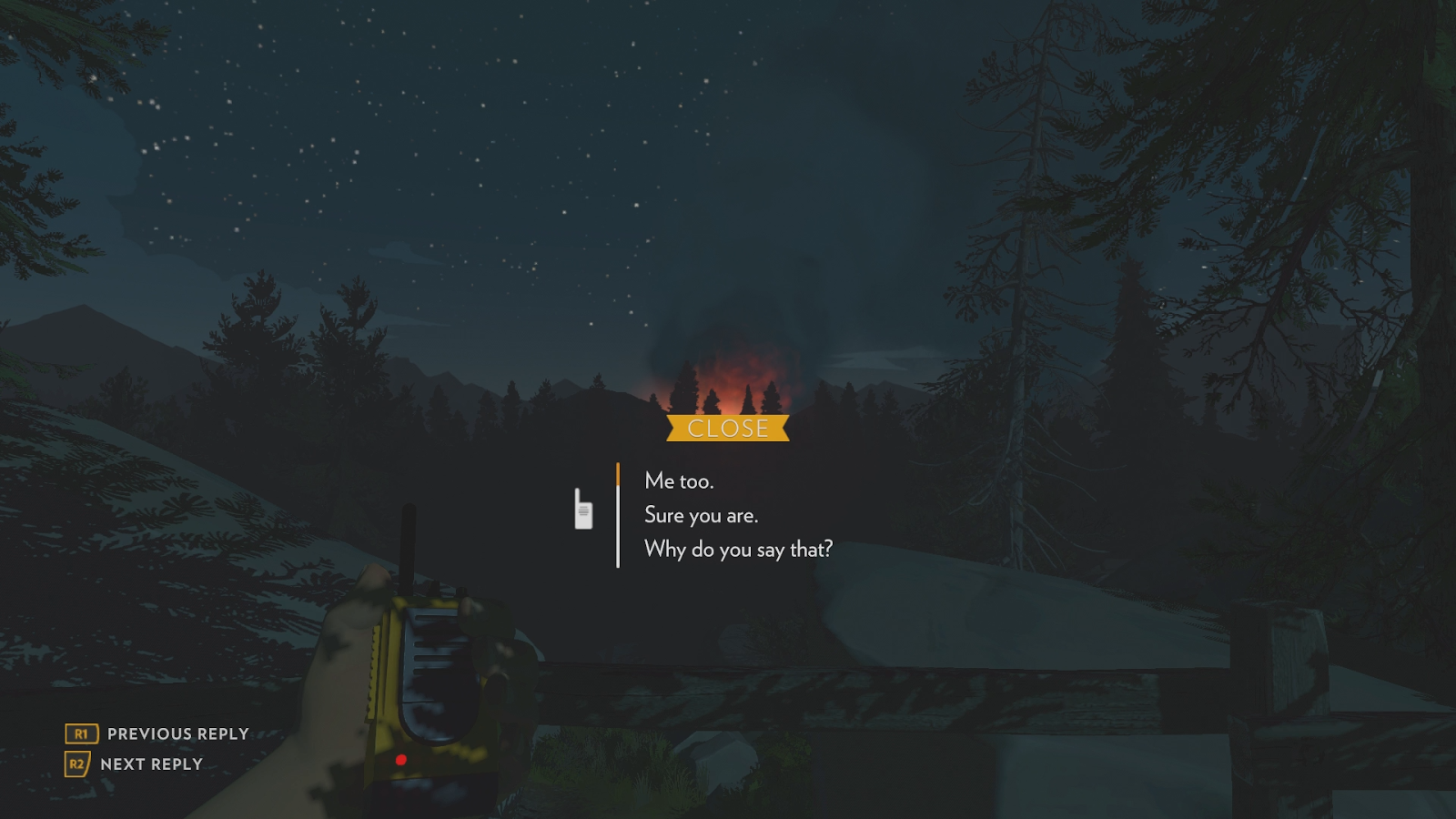Select the "Sure you are." reply

pos(701,515)
